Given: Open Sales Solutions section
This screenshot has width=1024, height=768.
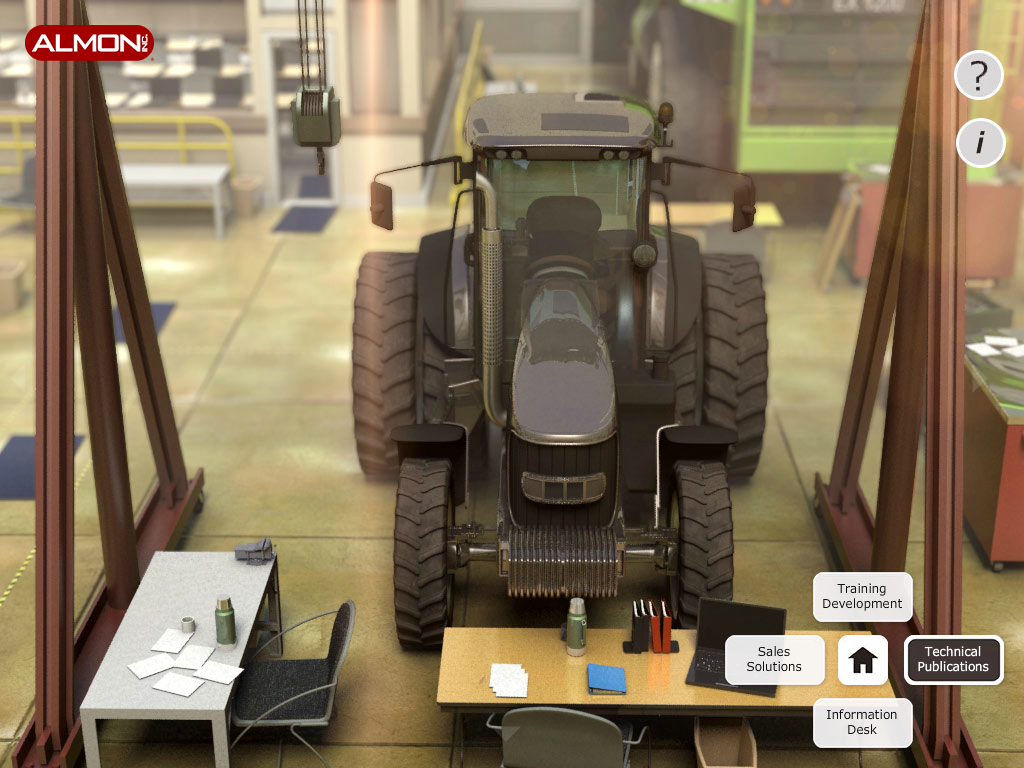Looking at the screenshot, I should [x=774, y=660].
